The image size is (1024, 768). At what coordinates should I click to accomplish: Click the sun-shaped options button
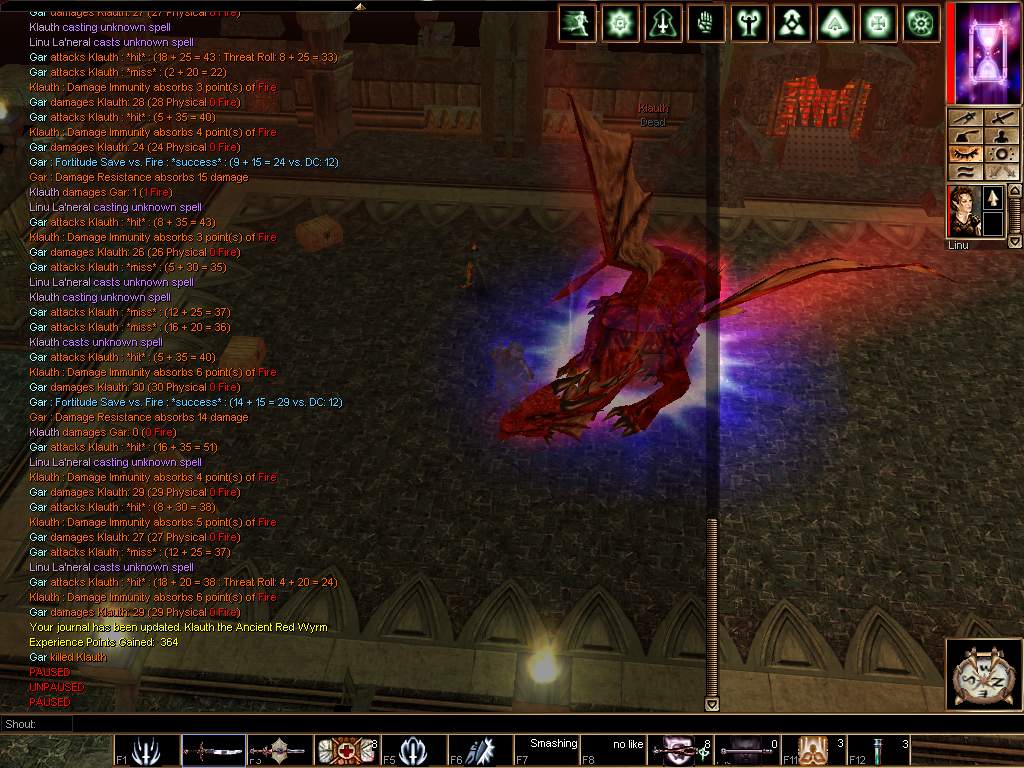[x=1000, y=154]
